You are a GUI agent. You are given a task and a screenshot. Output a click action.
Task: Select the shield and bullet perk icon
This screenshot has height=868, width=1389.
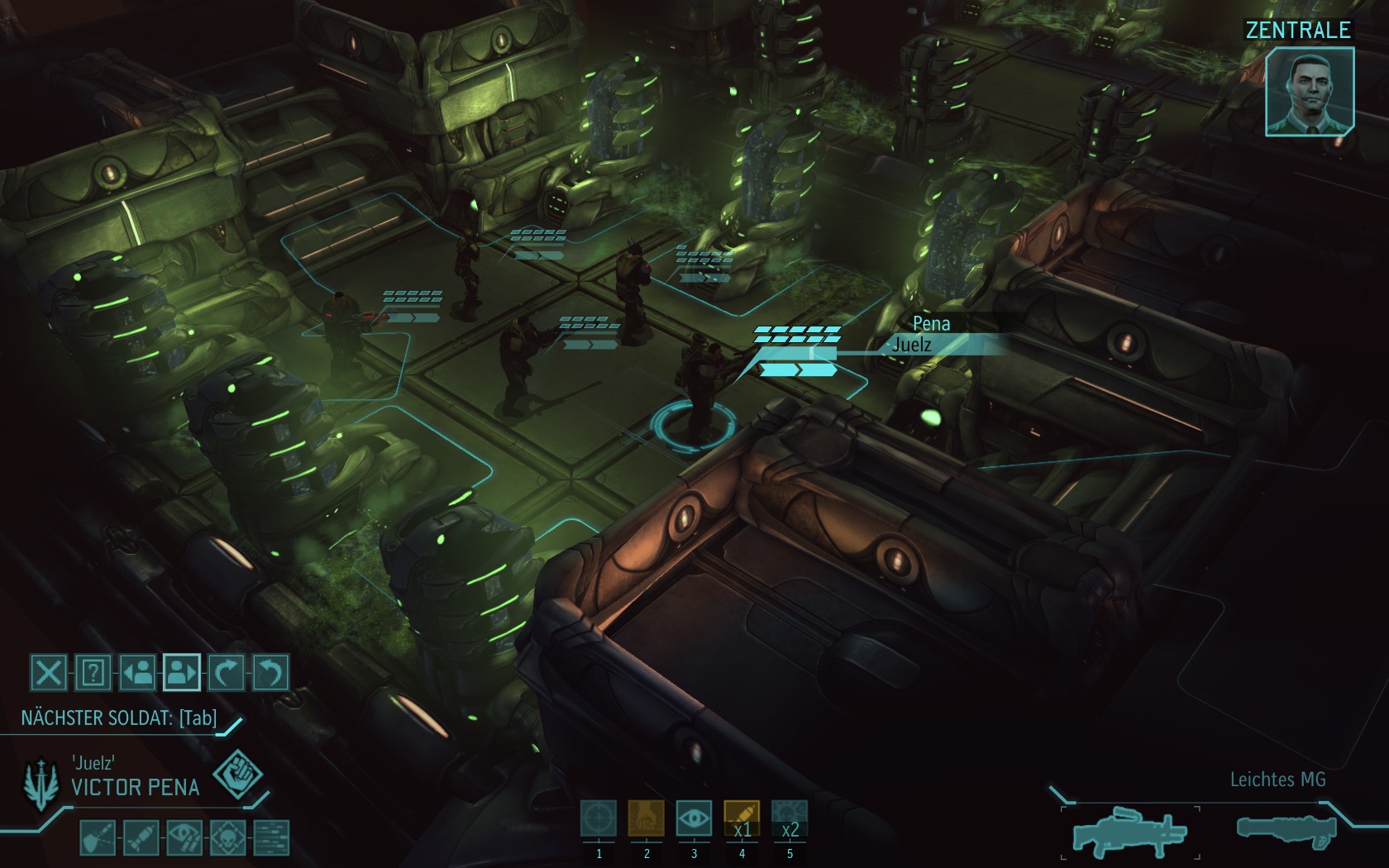98,837
